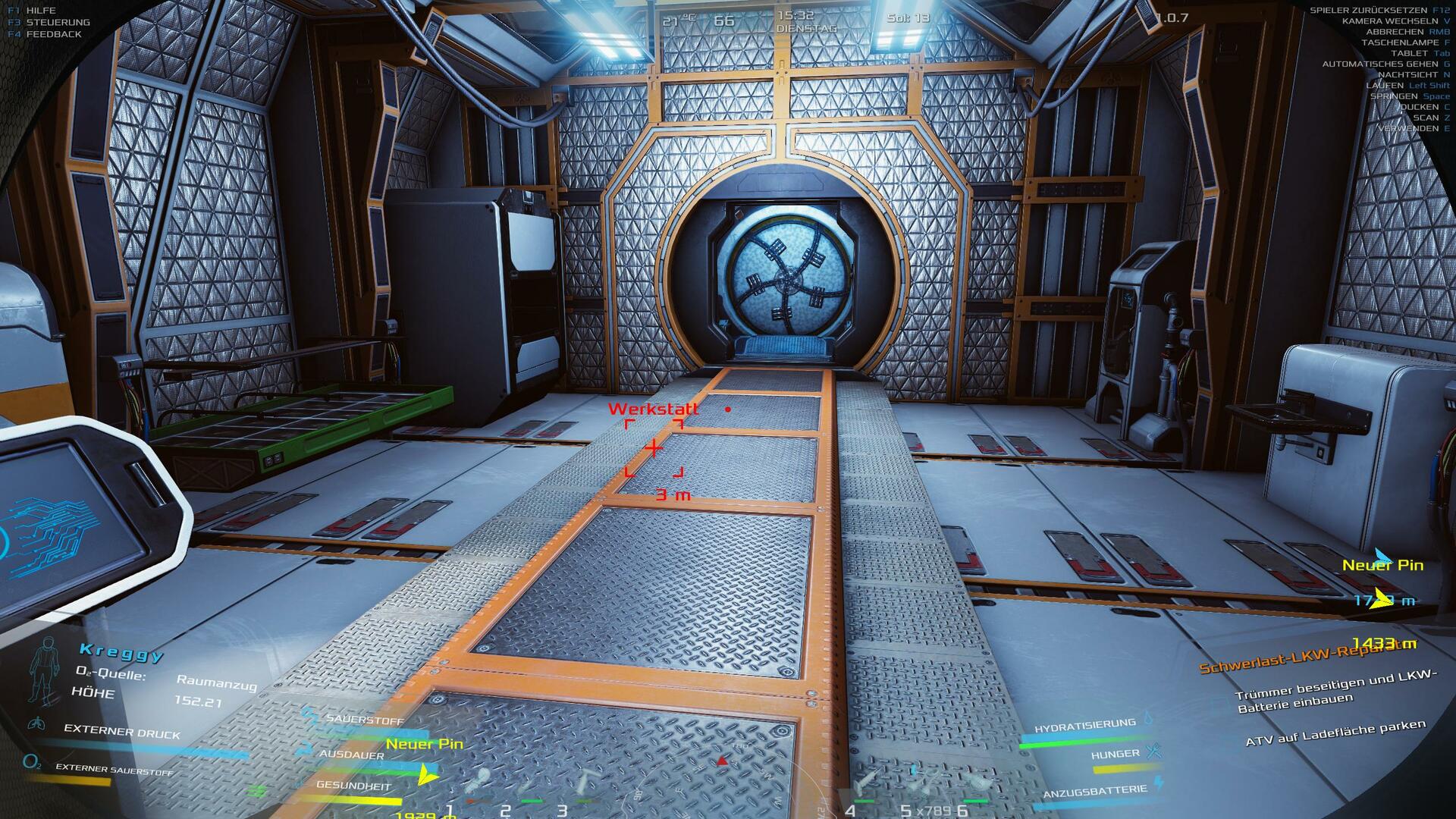Select hotbar slot 6 item

(976, 783)
